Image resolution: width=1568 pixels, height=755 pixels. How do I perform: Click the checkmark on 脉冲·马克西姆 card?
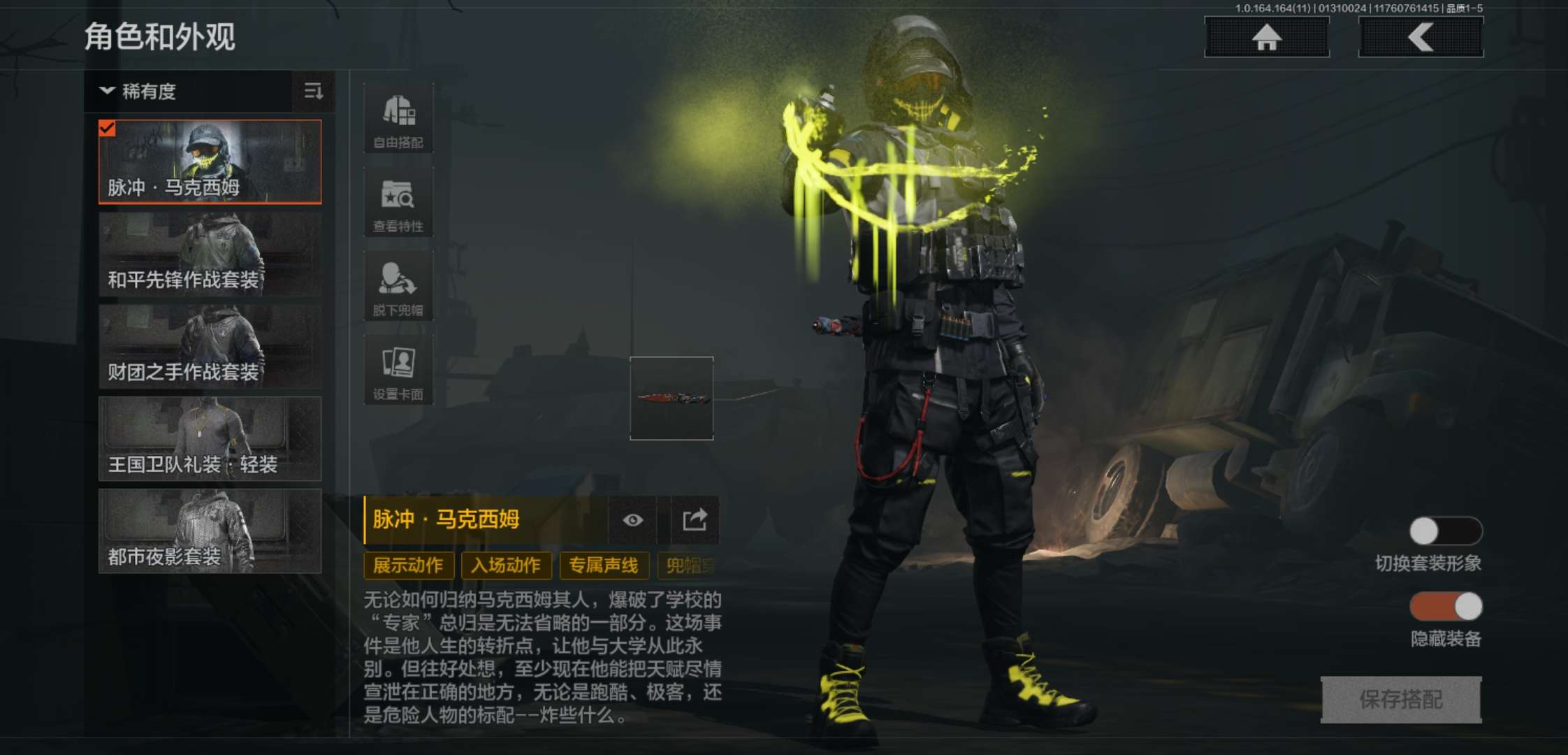pyautogui.click(x=108, y=128)
